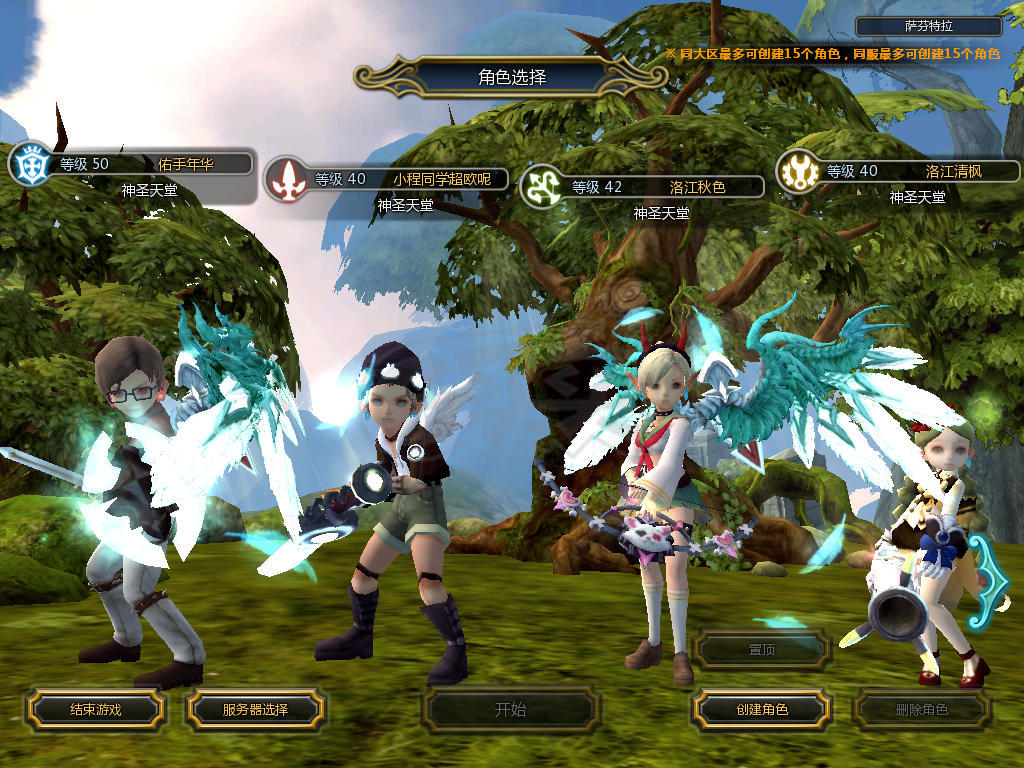Click the 删除角色 delete character button
Screen dimensions: 1024x768
921,710
